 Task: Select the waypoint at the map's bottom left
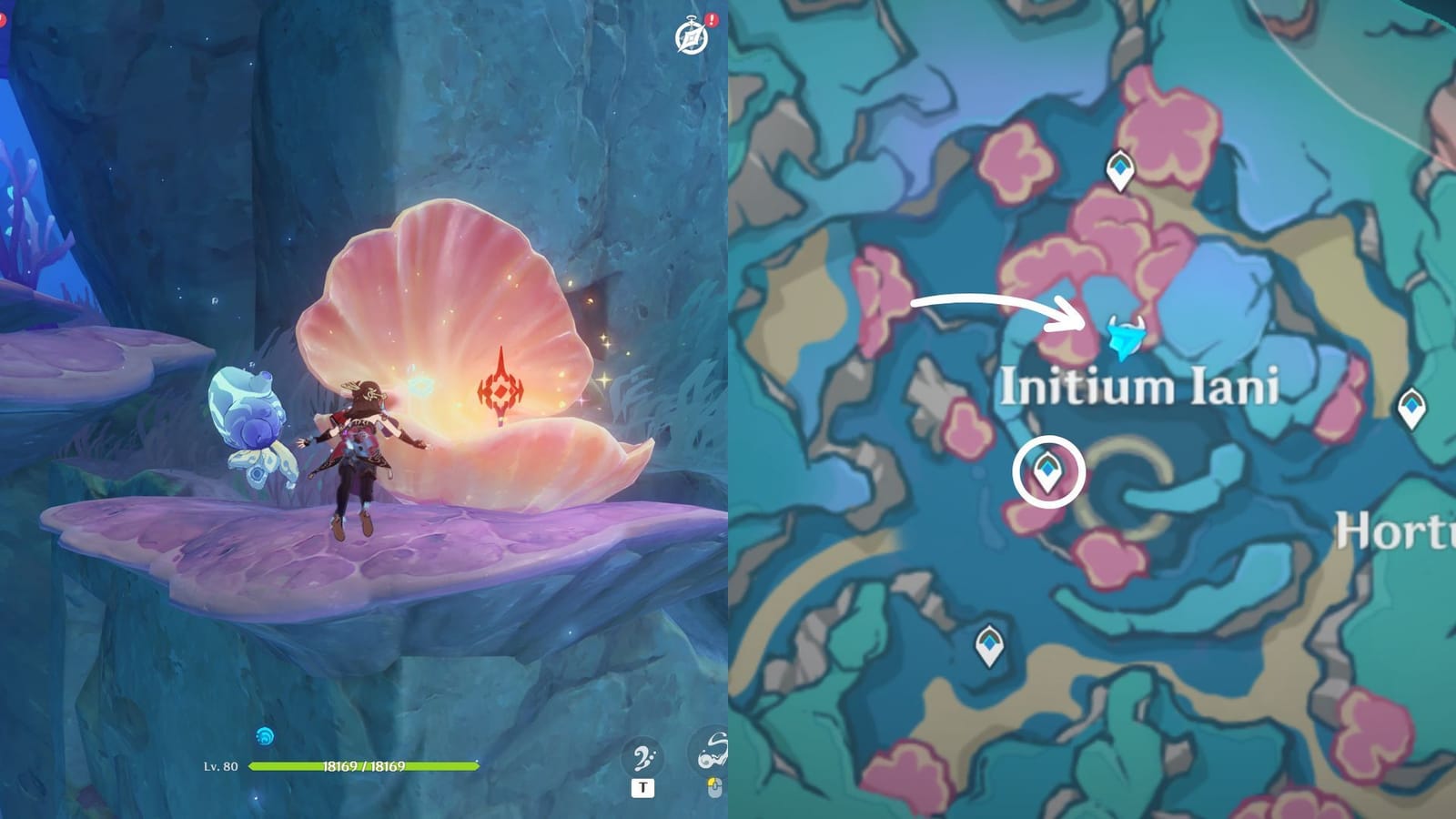click(988, 644)
